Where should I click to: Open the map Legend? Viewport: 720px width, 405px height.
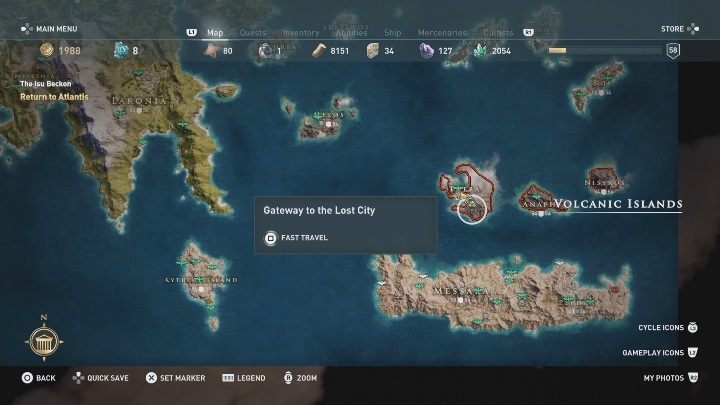coord(244,379)
